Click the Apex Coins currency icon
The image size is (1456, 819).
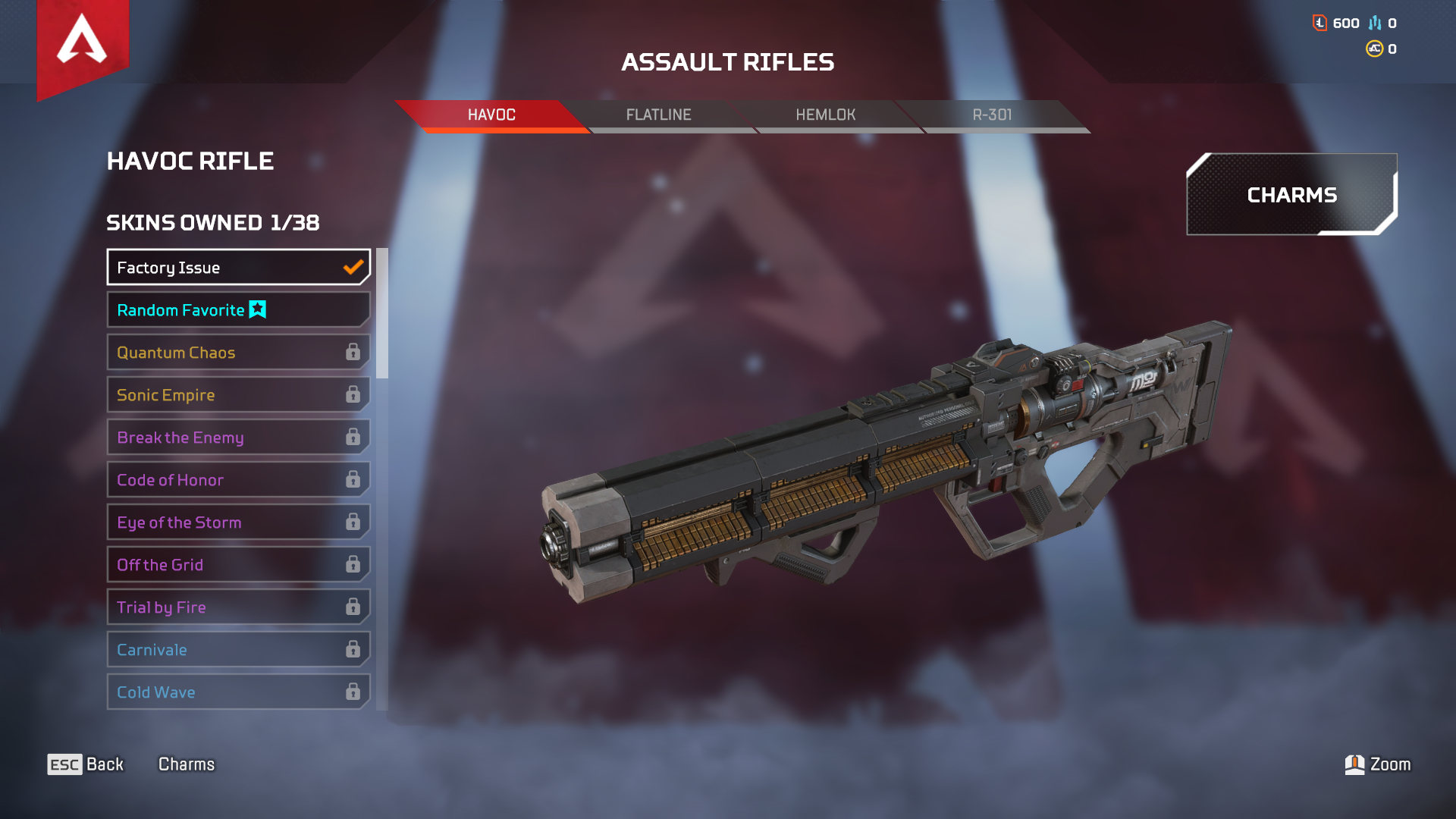pos(1373,50)
